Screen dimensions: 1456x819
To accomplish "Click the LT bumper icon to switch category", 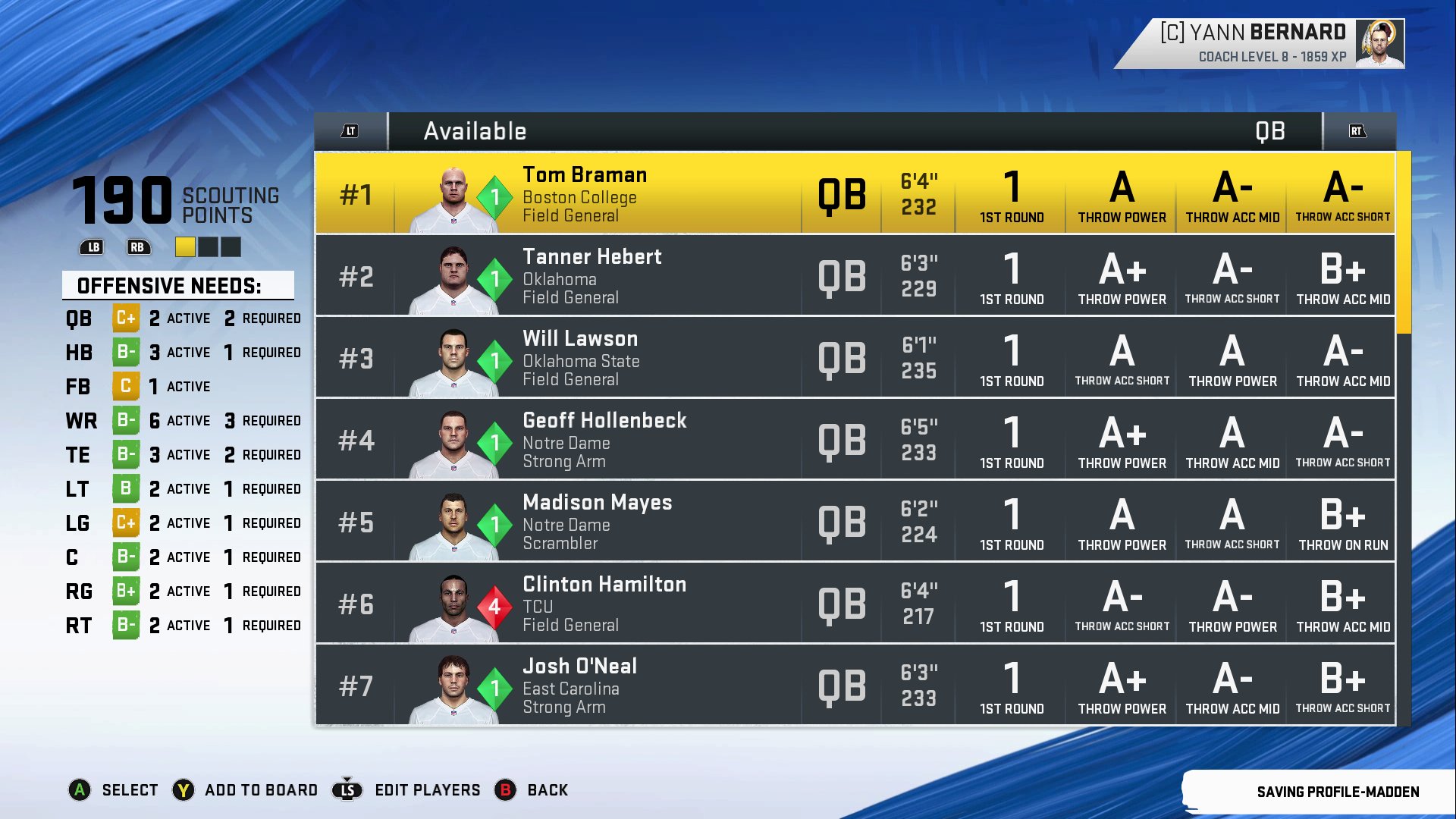I will [350, 130].
